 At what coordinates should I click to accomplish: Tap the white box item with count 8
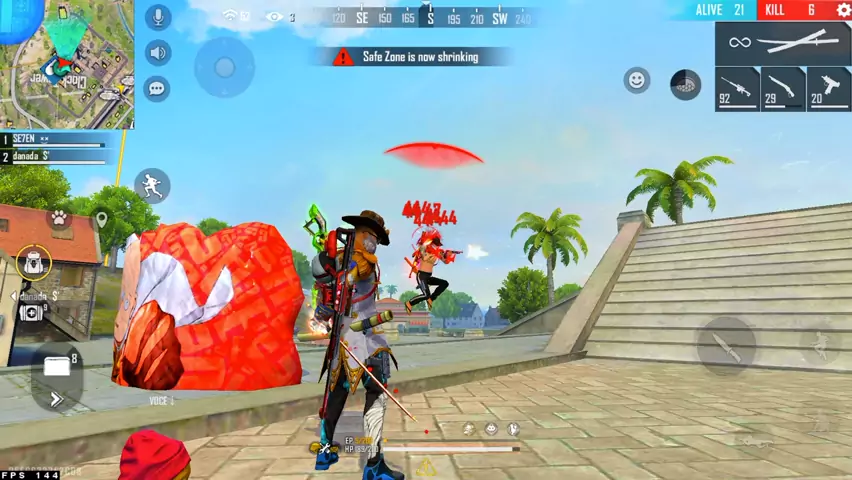click(57, 367)
